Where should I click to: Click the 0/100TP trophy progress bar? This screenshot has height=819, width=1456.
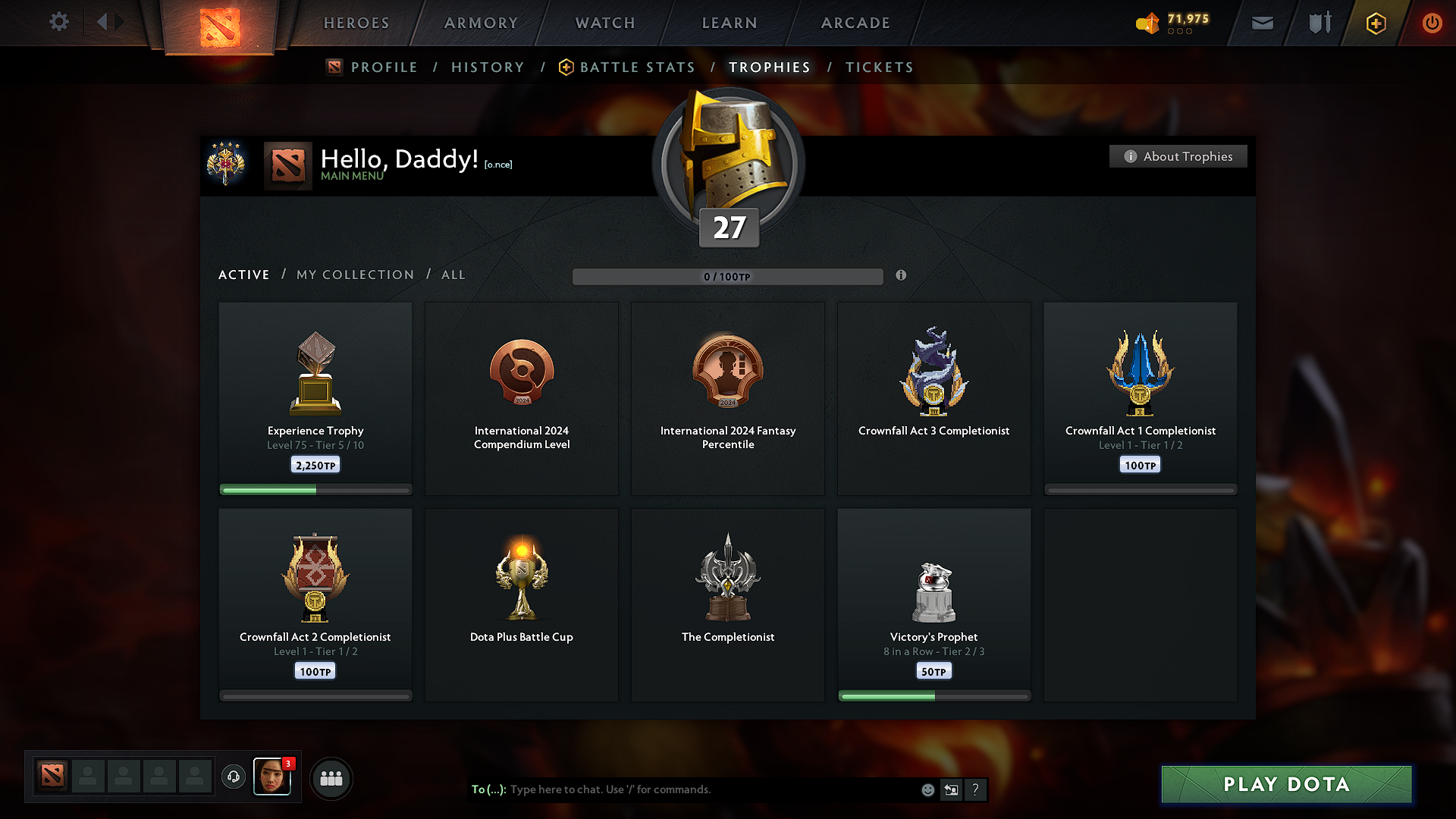click(726, 276)
